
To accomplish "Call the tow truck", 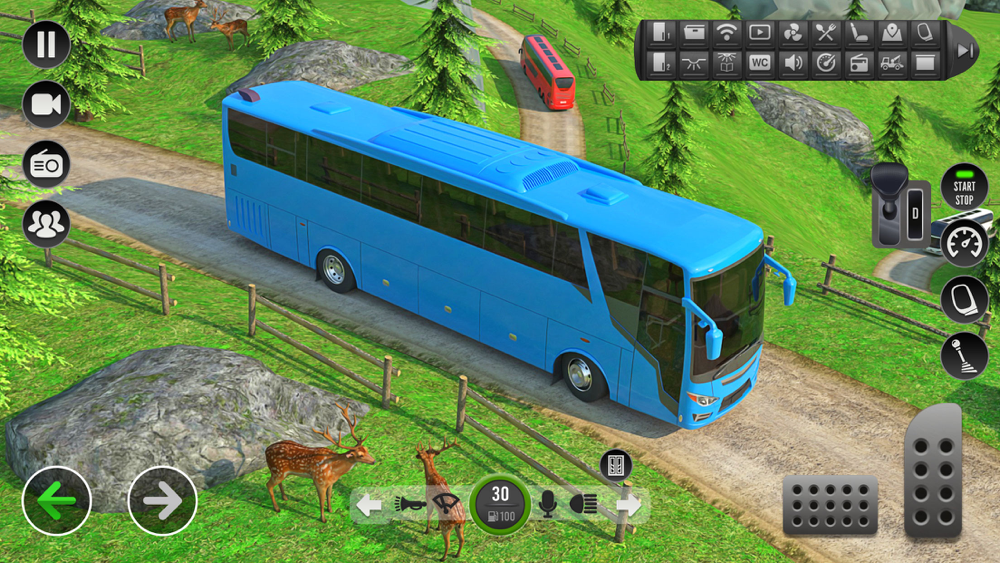I will point(892,64).
